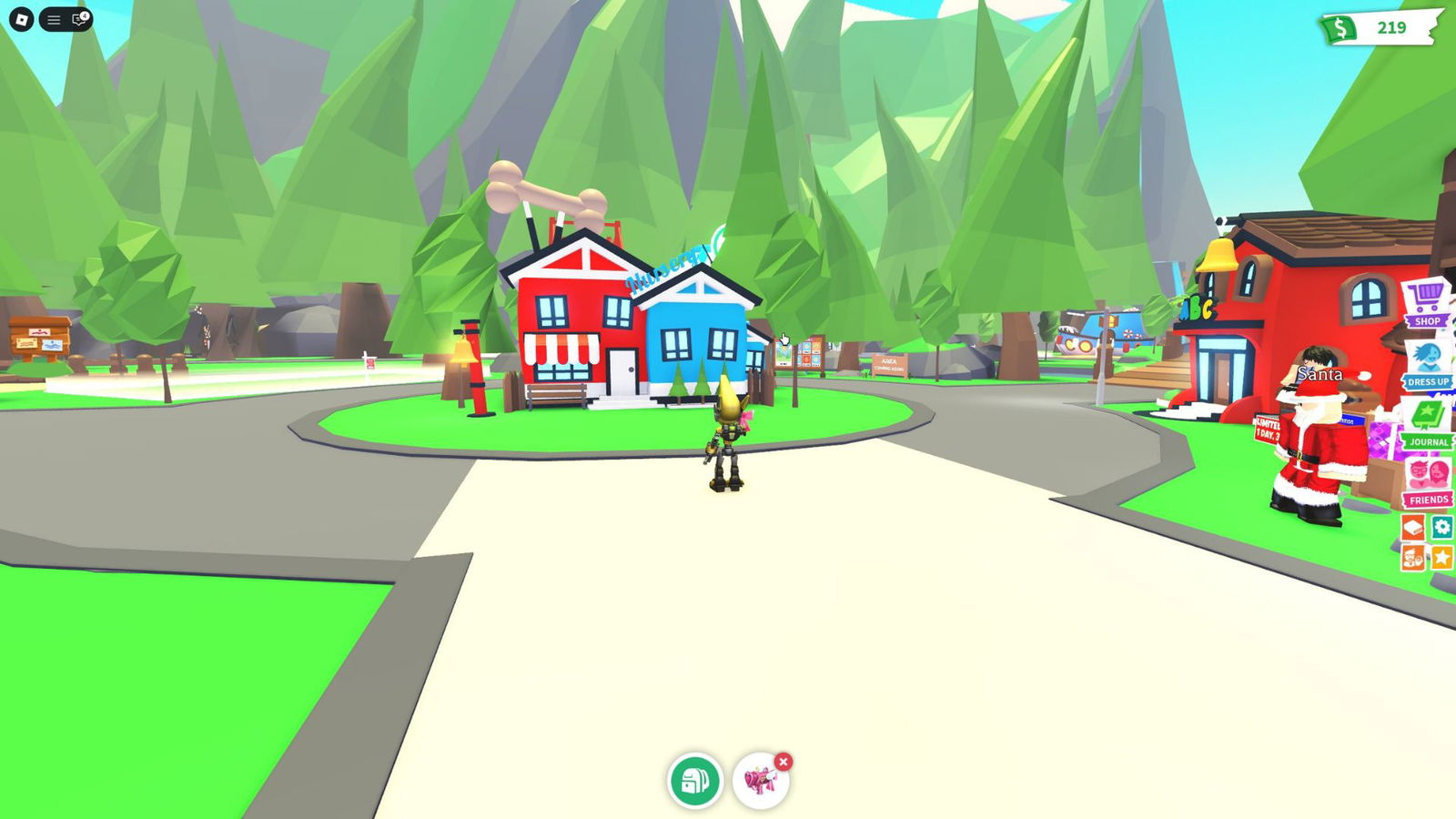Toggle the Roblox chat window
Image resolution: width=1456 pixels, height=819 pixels.
80,19
